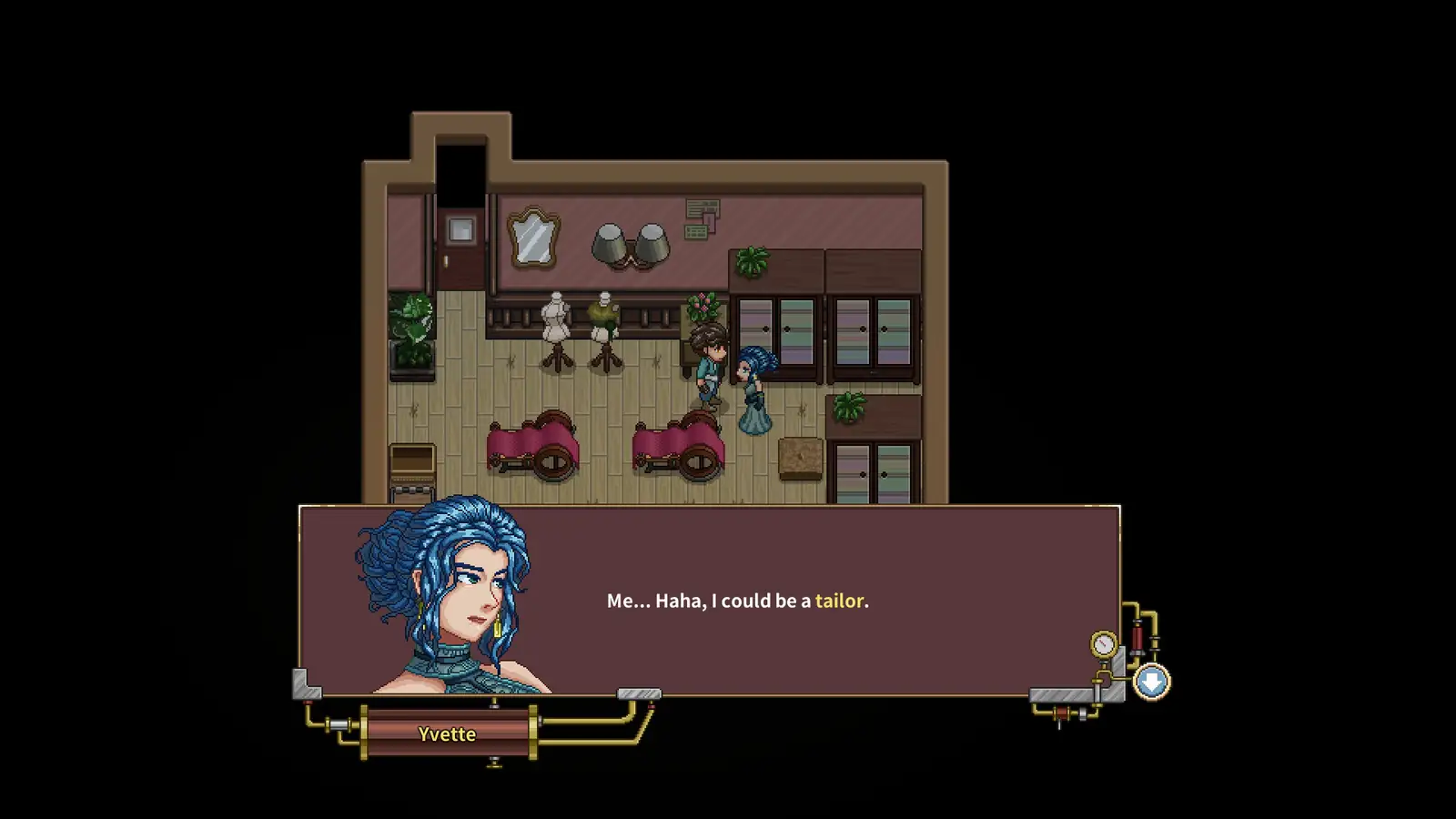The width and height of the screenshot is (1456, 819).
Task: Select the highlighted keyword 'tailor'
Action: 841,601
